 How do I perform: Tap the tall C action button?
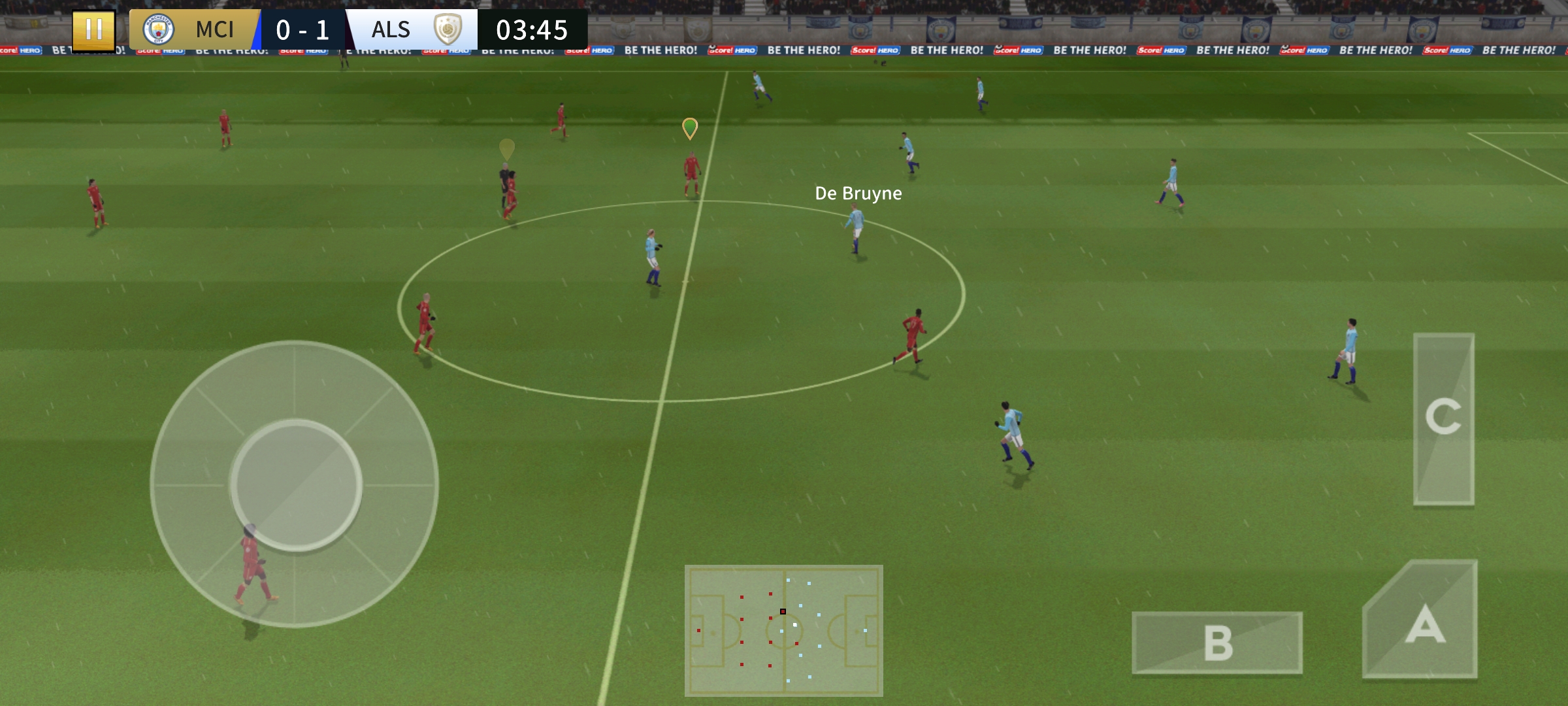coord(1443,418)
